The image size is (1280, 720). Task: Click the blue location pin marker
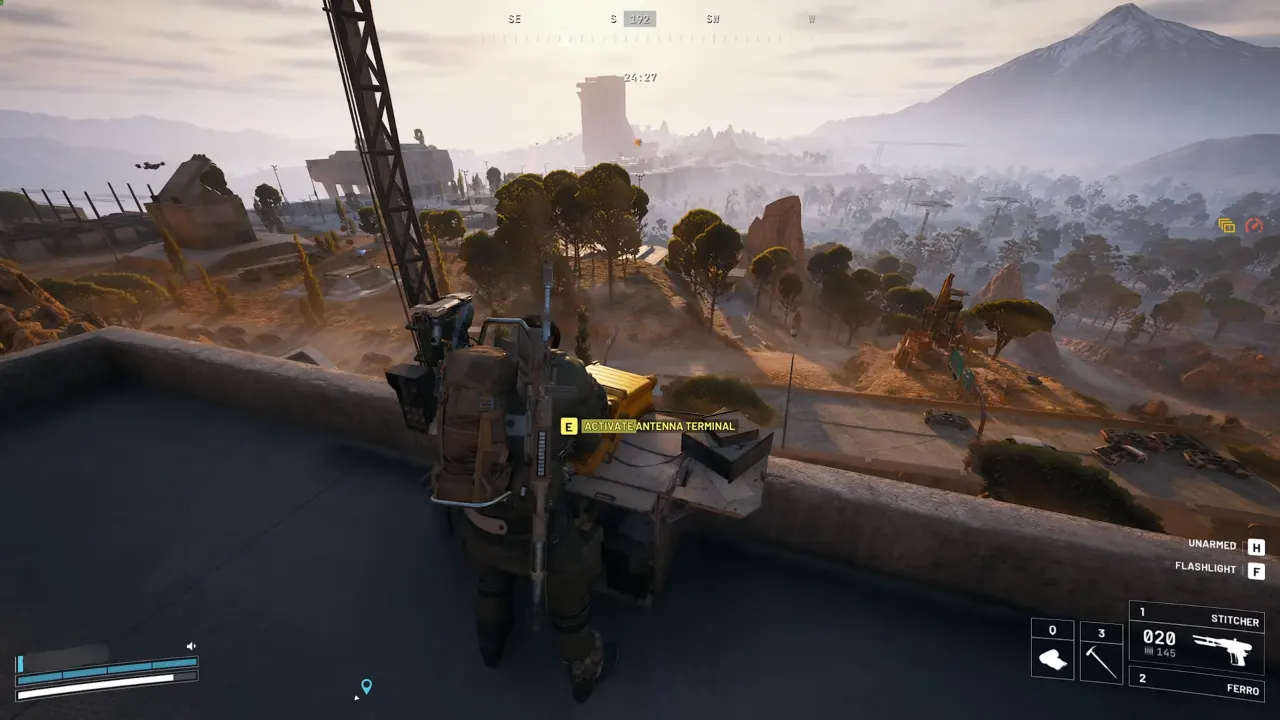(x=368, y=687)
